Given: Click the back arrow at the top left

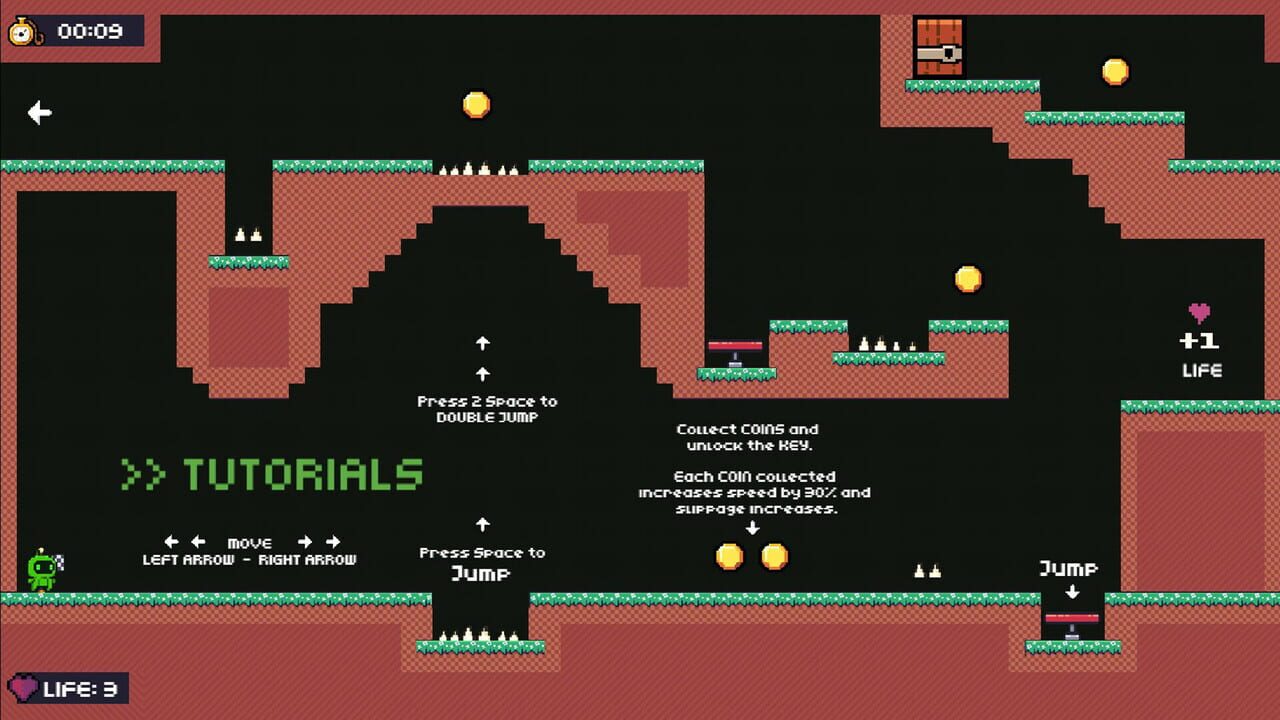Looking at the screenshot, I should pos(38,113).
